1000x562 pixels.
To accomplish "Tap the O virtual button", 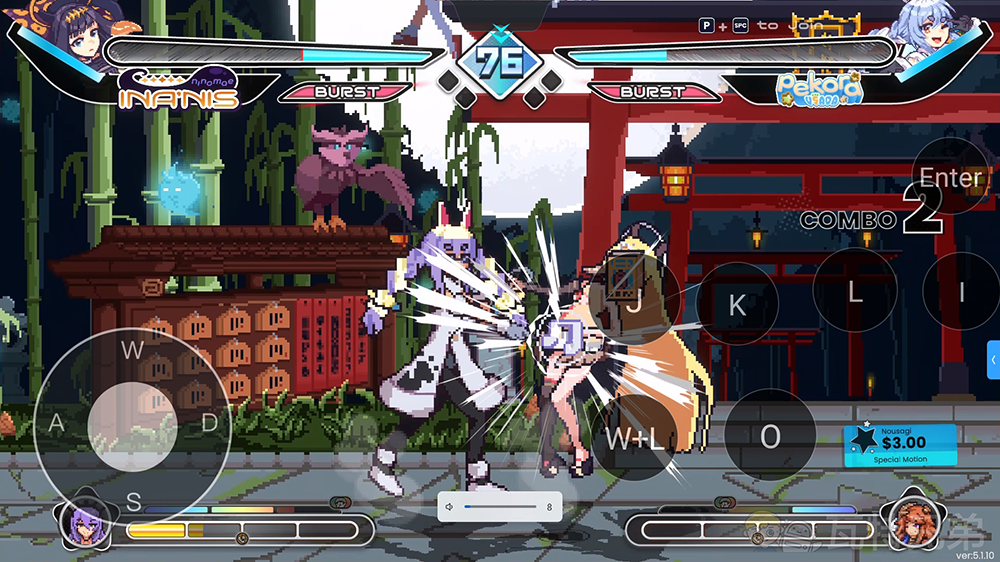I will (769, 435).
